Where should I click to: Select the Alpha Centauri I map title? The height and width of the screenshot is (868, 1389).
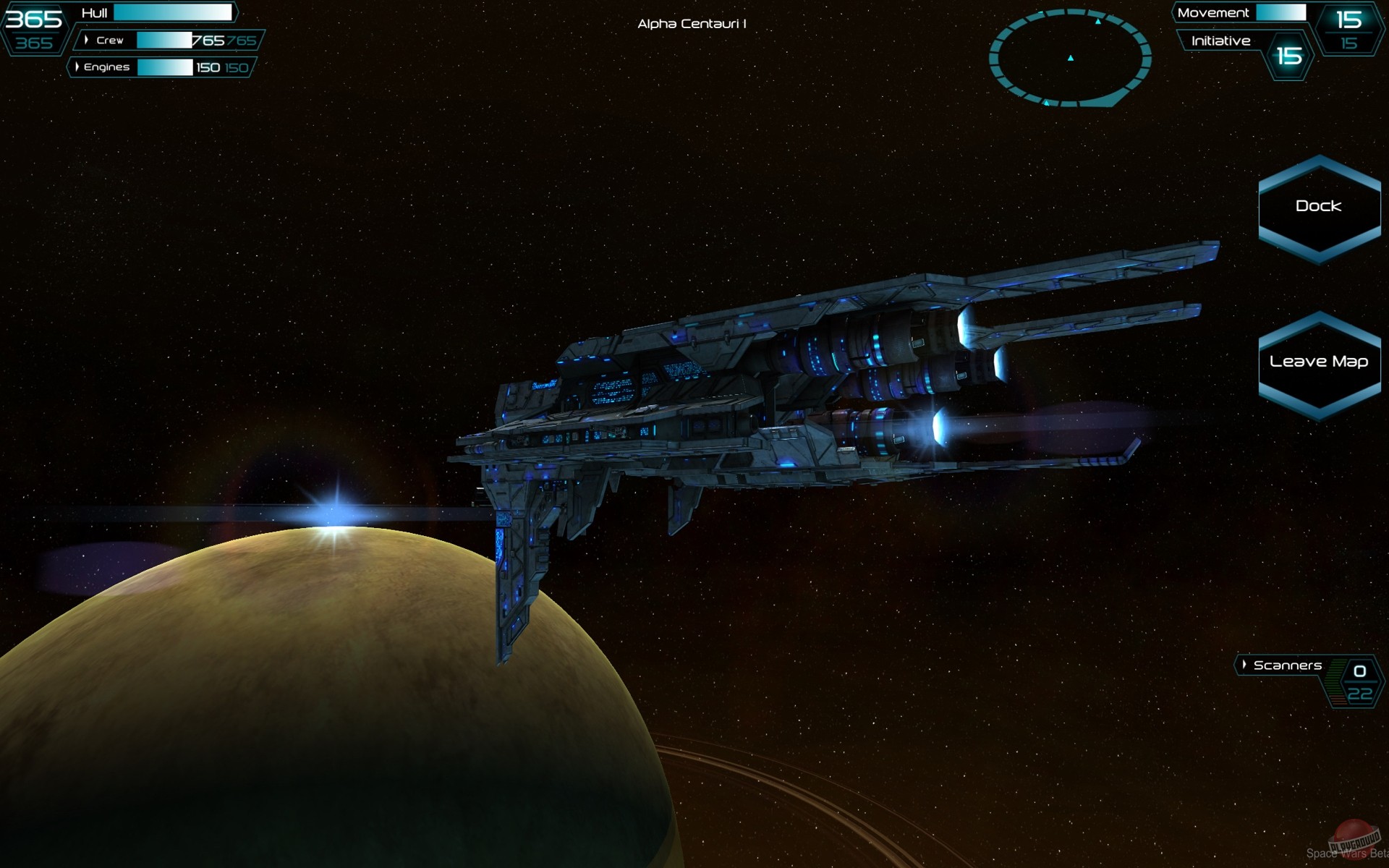point(692,22)
